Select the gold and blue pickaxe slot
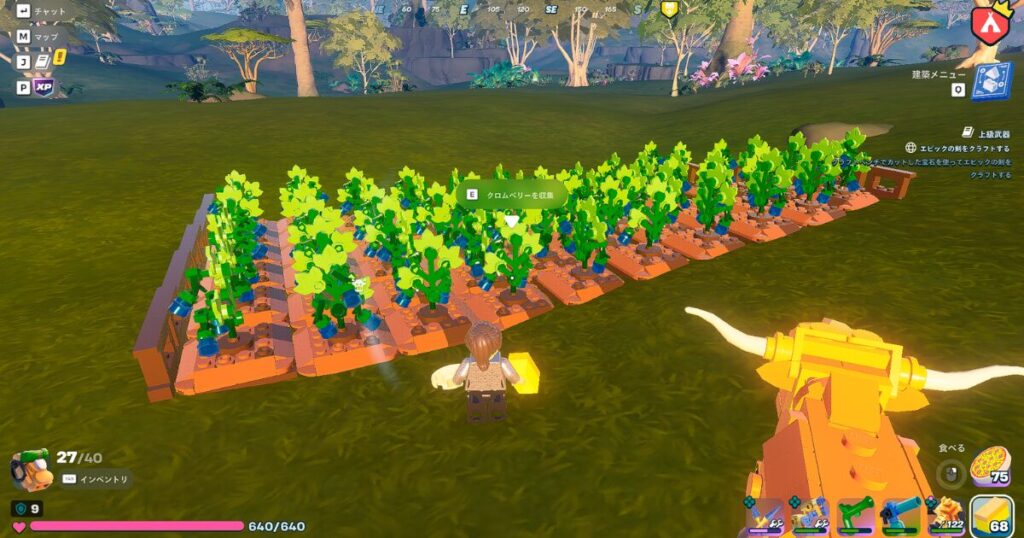This screenshot has width=1024, height=538. 810,516
